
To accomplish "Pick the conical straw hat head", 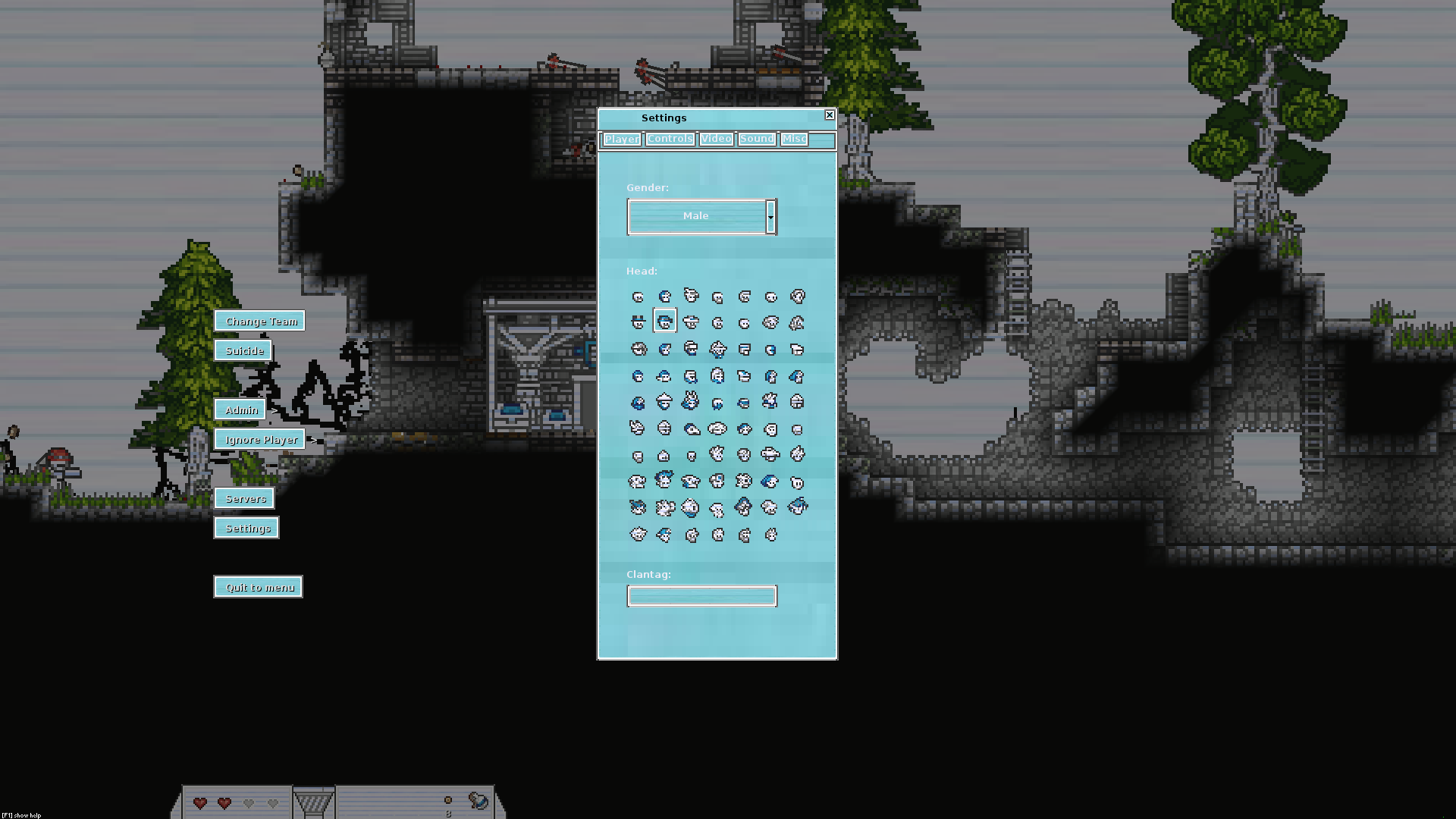I will click(665, 401).
